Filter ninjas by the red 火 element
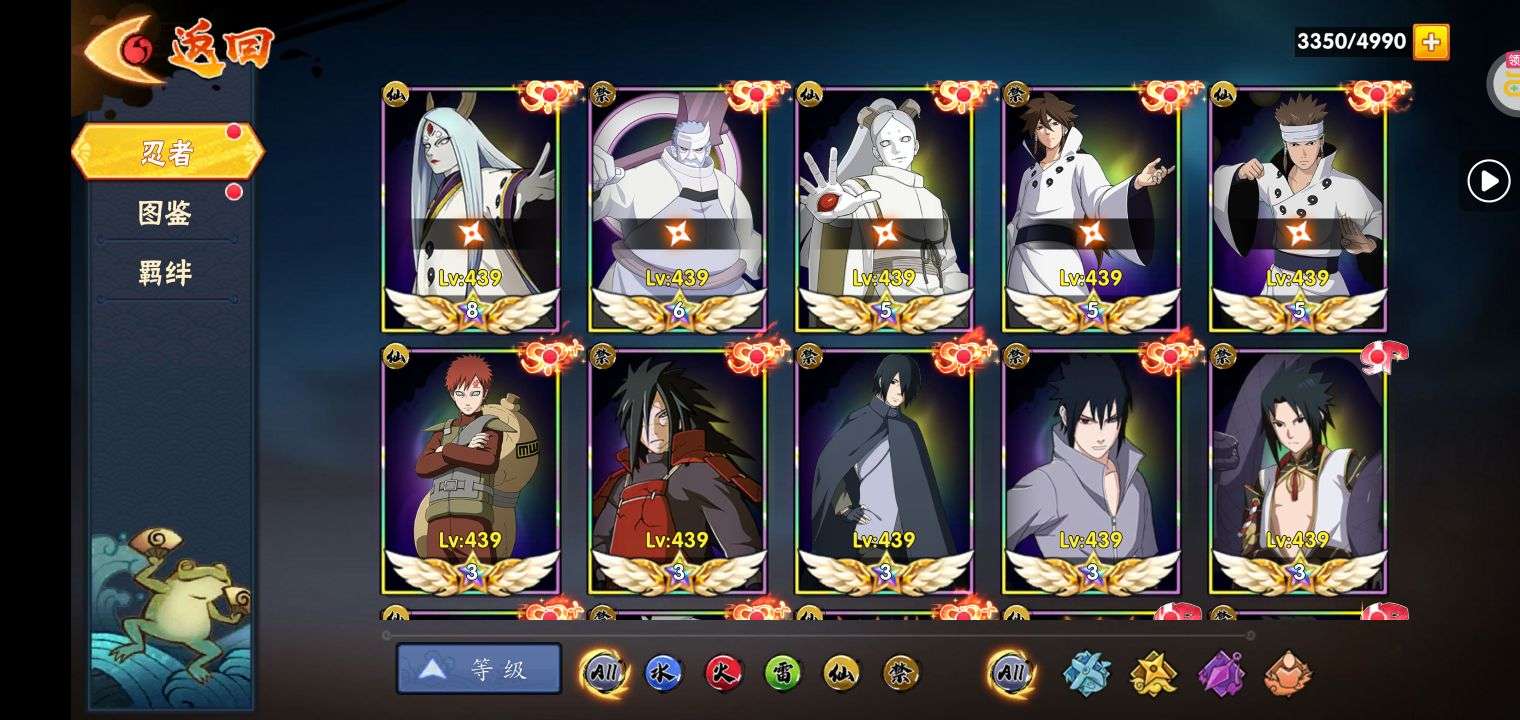This screenshot has height=720, width=1520. click(x=723, y=673)
